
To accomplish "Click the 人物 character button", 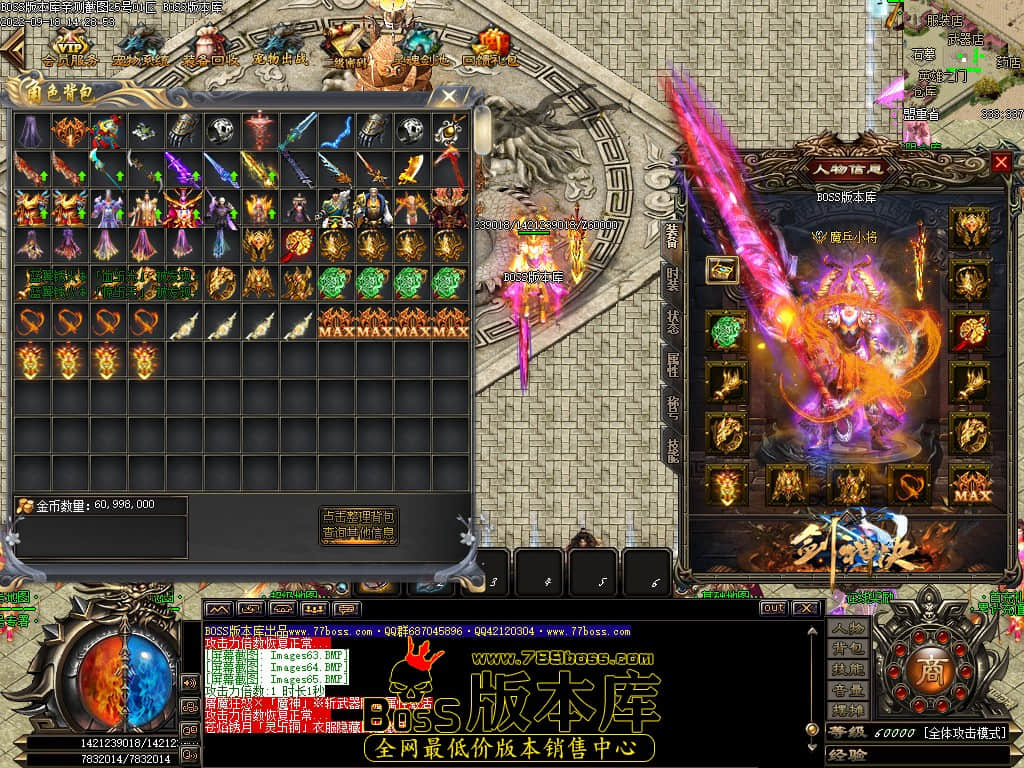I will point(846,628).
